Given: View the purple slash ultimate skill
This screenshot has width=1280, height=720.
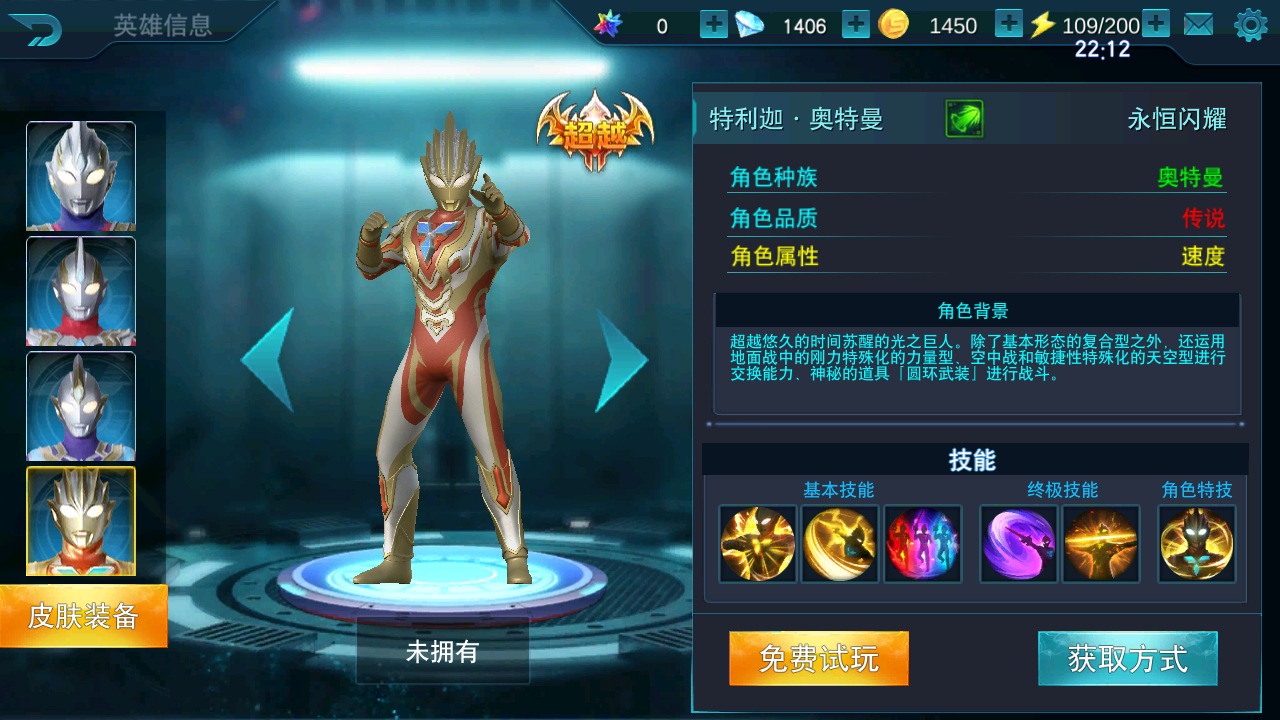Looking at the screenshot, I should pos(1018,544).
